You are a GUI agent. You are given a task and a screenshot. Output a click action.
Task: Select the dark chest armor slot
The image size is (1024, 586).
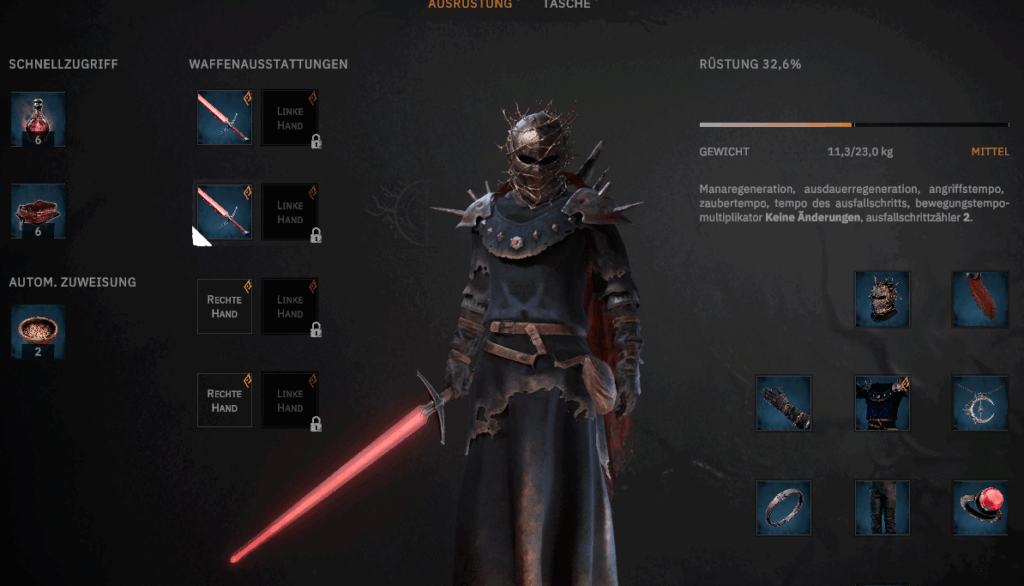882,403
